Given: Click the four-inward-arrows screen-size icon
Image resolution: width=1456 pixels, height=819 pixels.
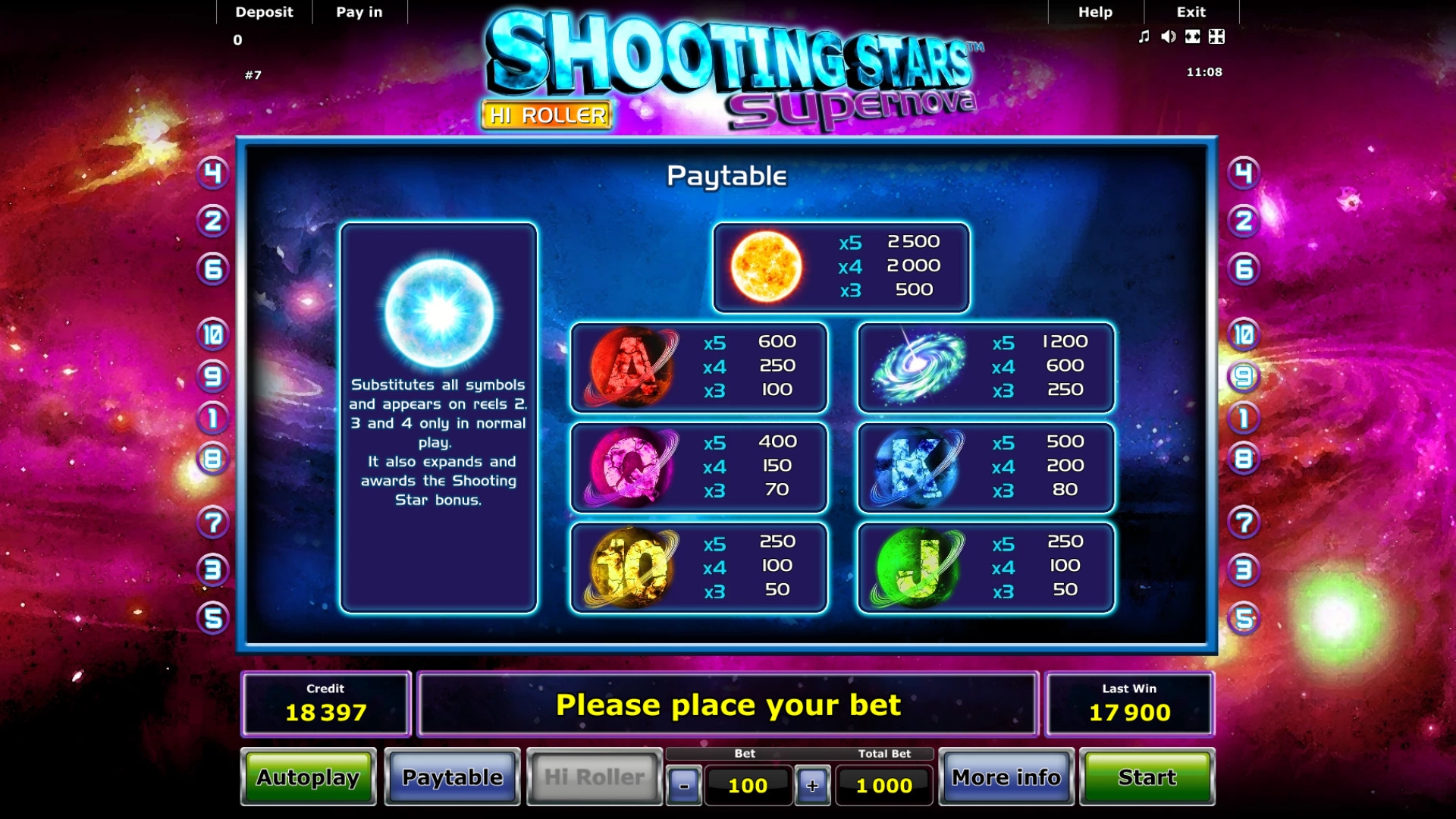Looking at the screenshot, I should point(1217,36).
